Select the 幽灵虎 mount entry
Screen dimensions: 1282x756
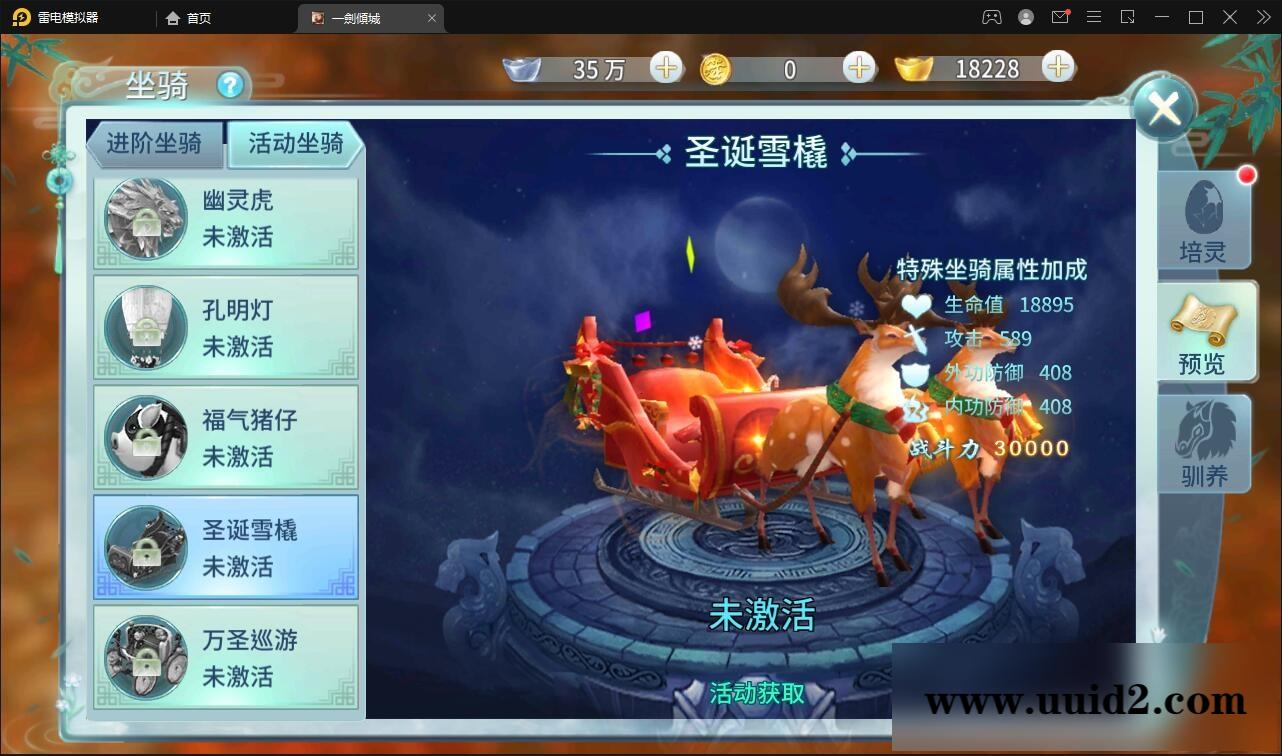225,221
